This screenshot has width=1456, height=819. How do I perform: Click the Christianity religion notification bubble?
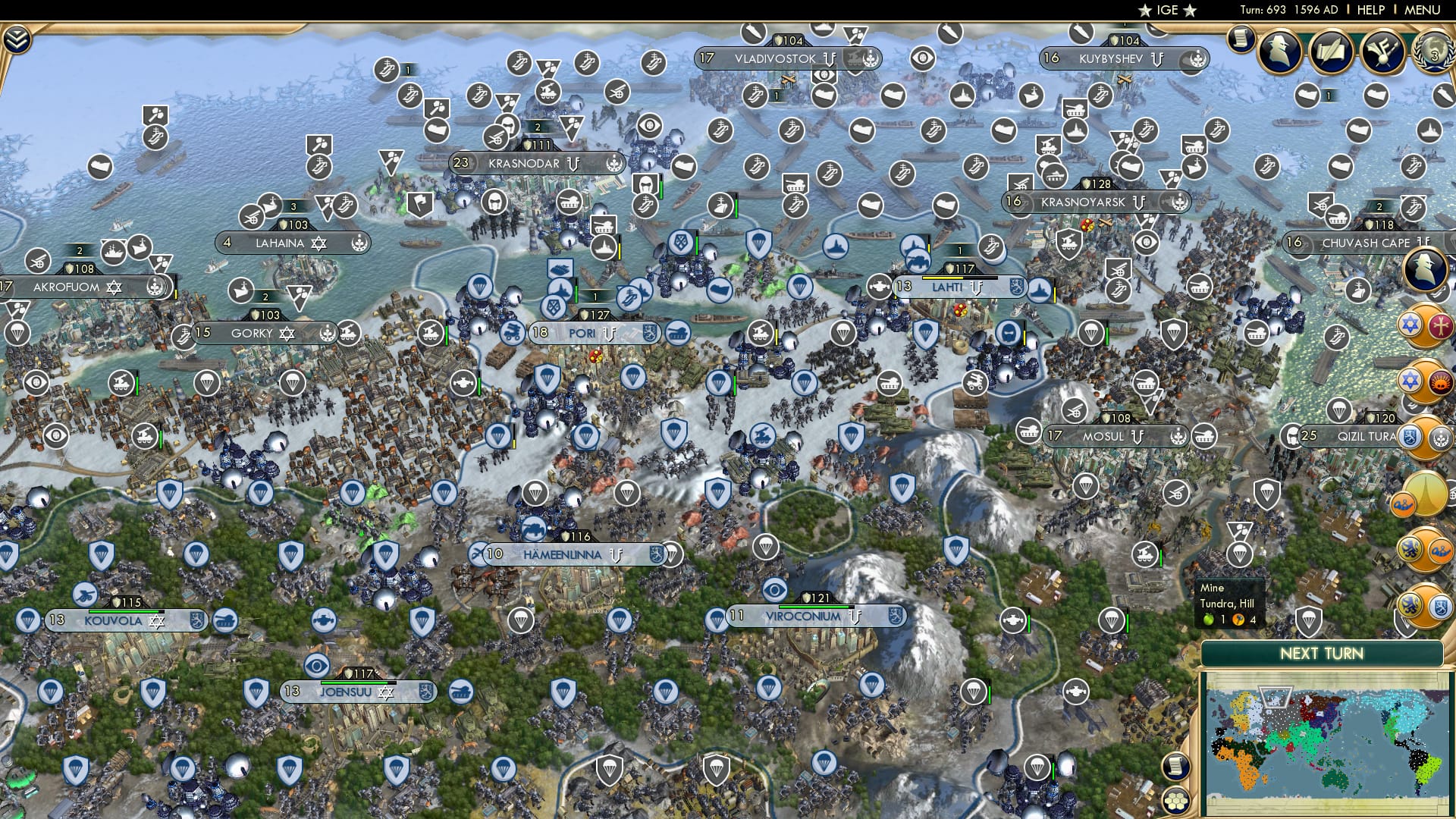pos(1442,325)
